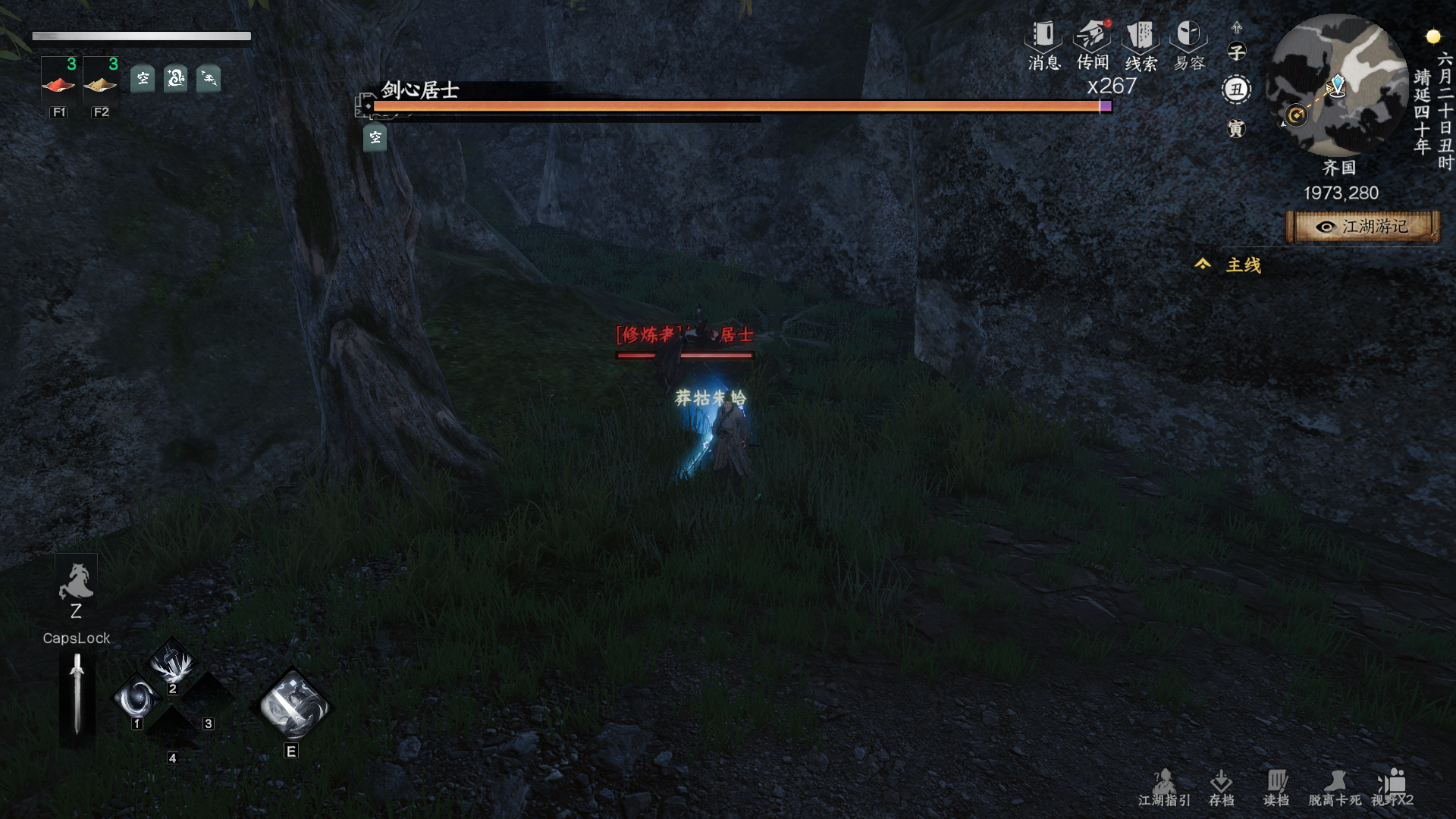Select the red F1 consumable slot
Image resolution: width=1456 pixels, height=819 pixels.
pyautogui.click(x=59, y=82)
